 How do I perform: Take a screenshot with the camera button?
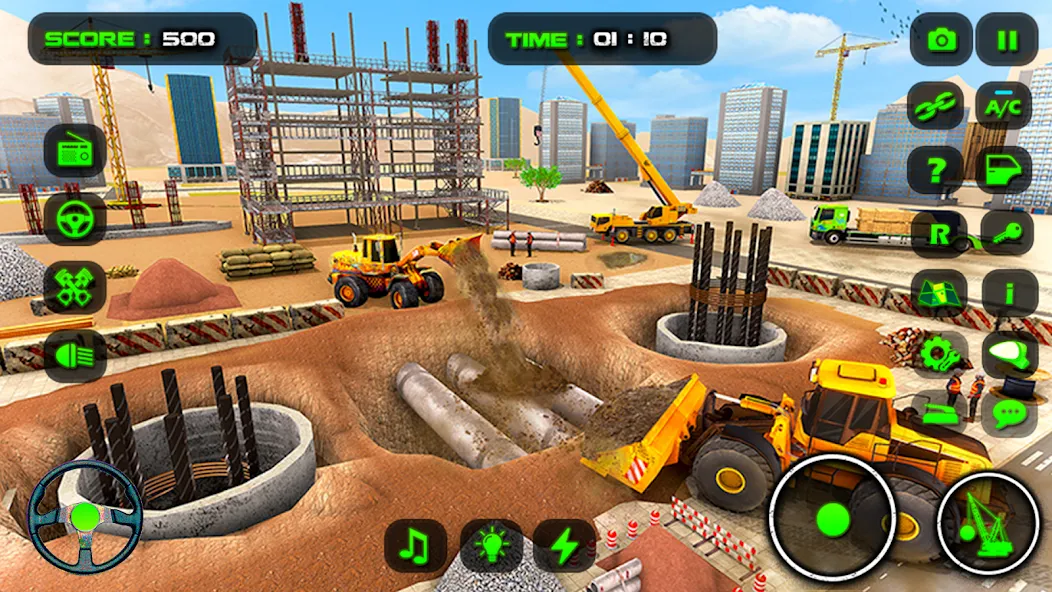[941, 40]
